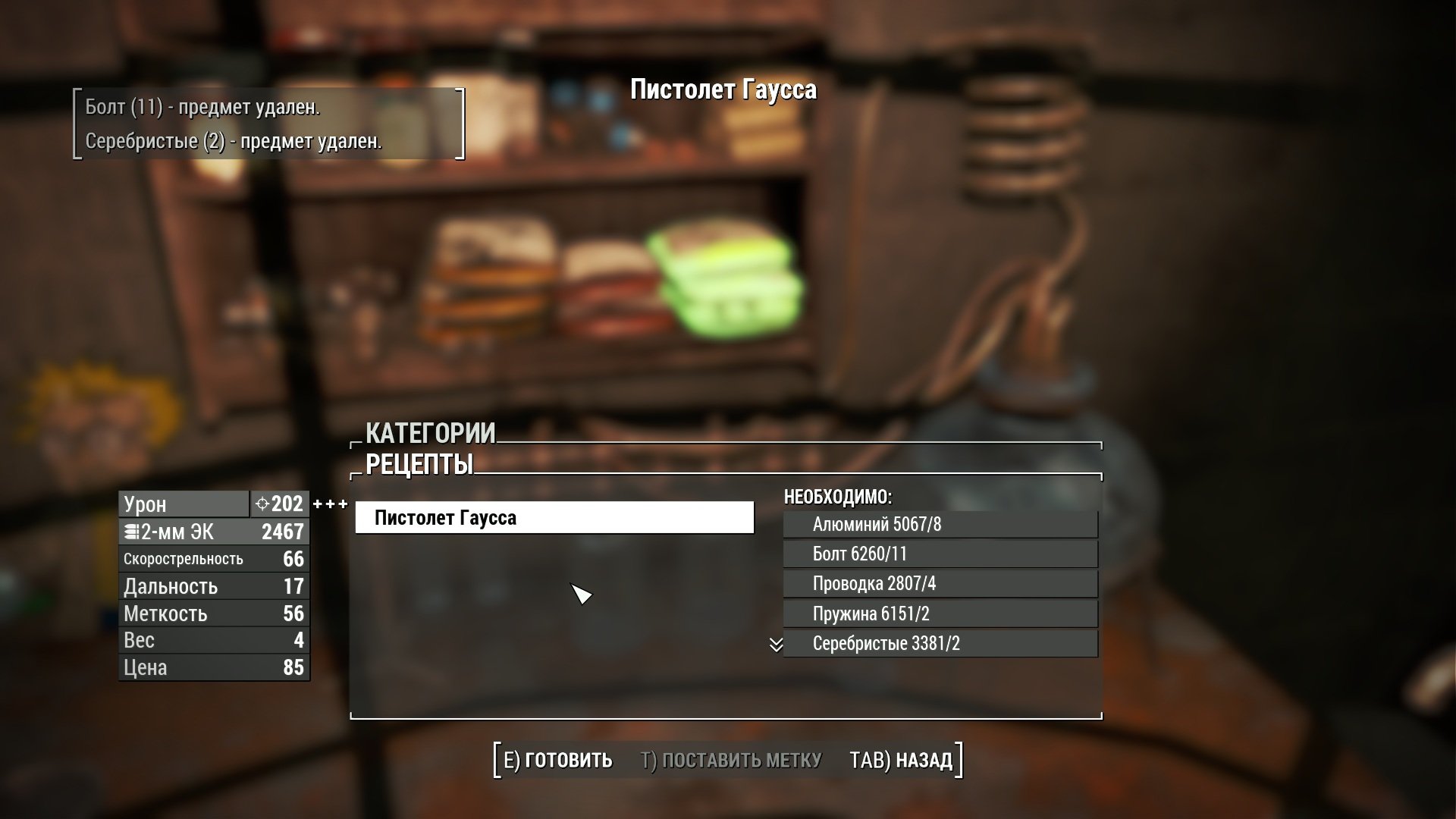Click the ГОТОВИТЬ craft button
Image resolution: width=1456 pixels, height=819 pixels.
point(558,760)
